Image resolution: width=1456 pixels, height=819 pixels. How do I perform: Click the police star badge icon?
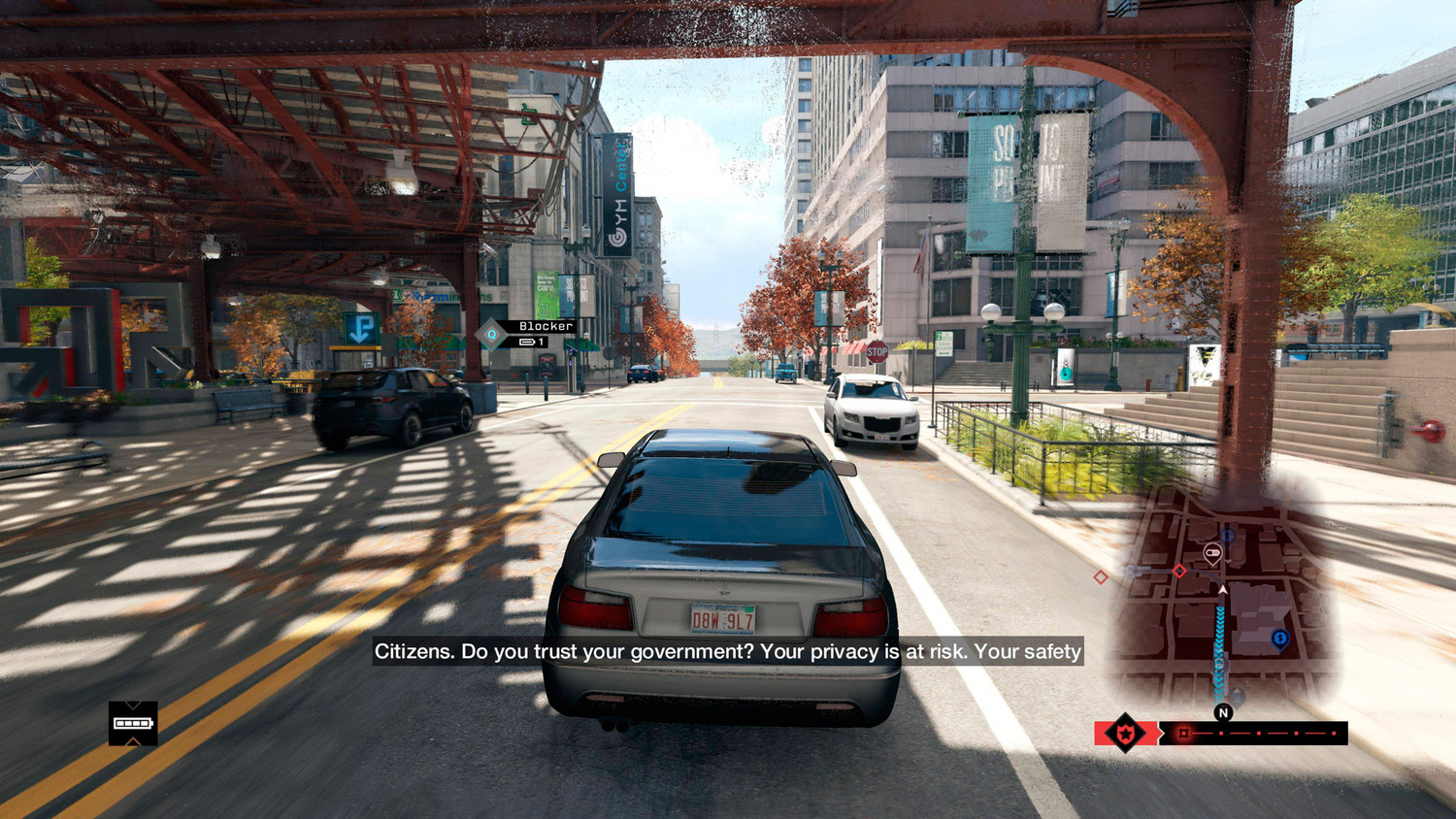tap(1125, 733)
